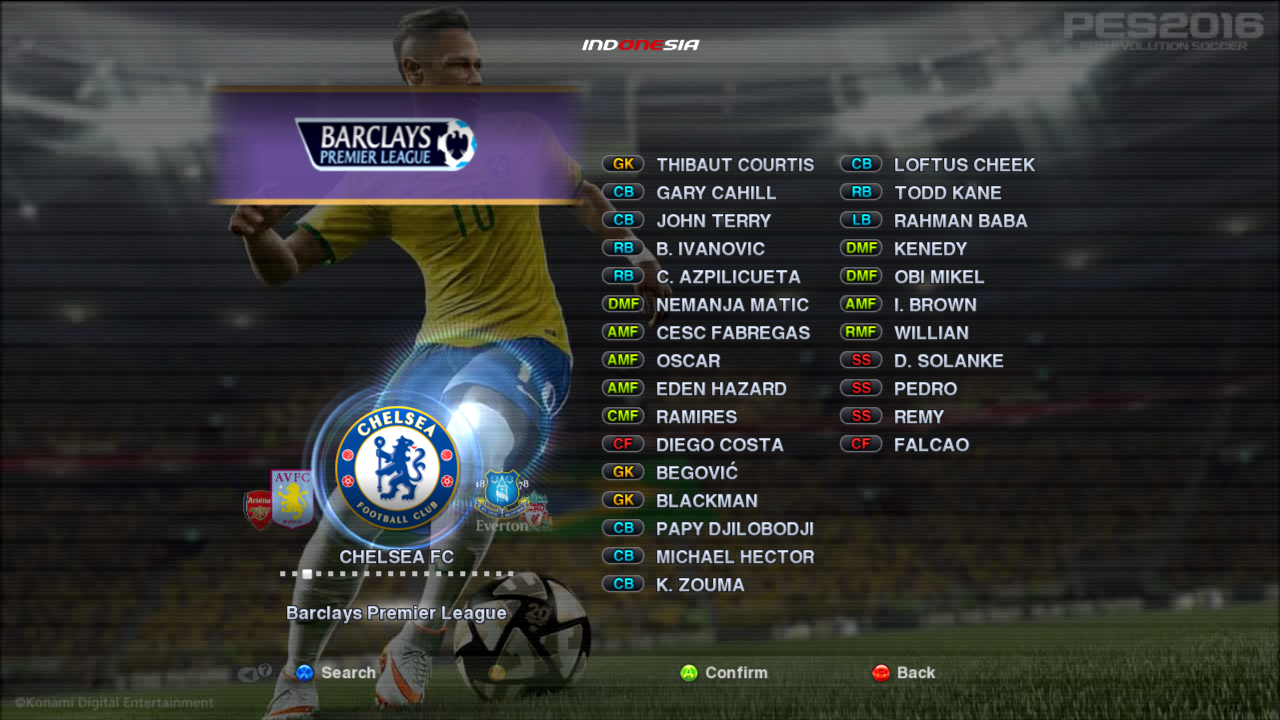The height and width of the screenshot is (720, 1280).
Task: Click the Konami Digital Entertainment copyright text
Action: [113, 703]
